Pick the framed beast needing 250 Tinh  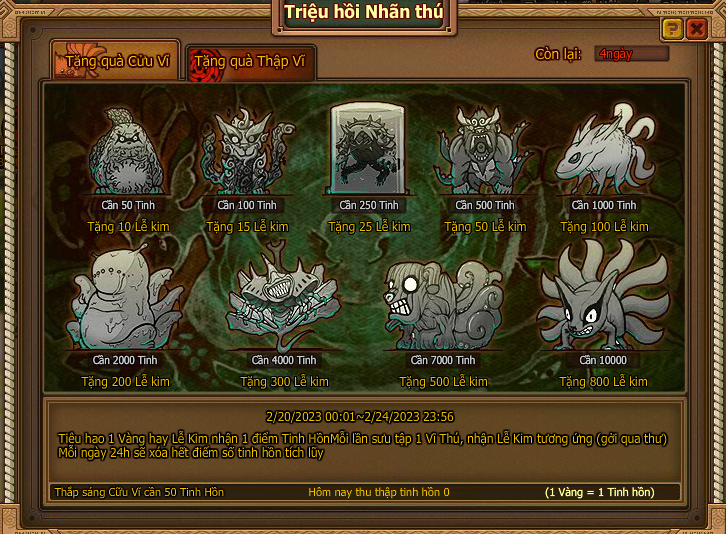[369, 150]
